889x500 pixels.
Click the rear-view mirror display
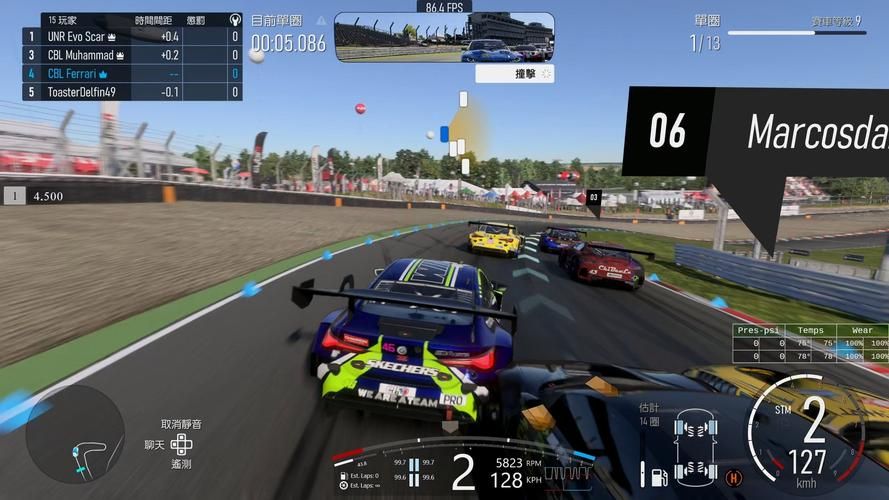(444, 37)
